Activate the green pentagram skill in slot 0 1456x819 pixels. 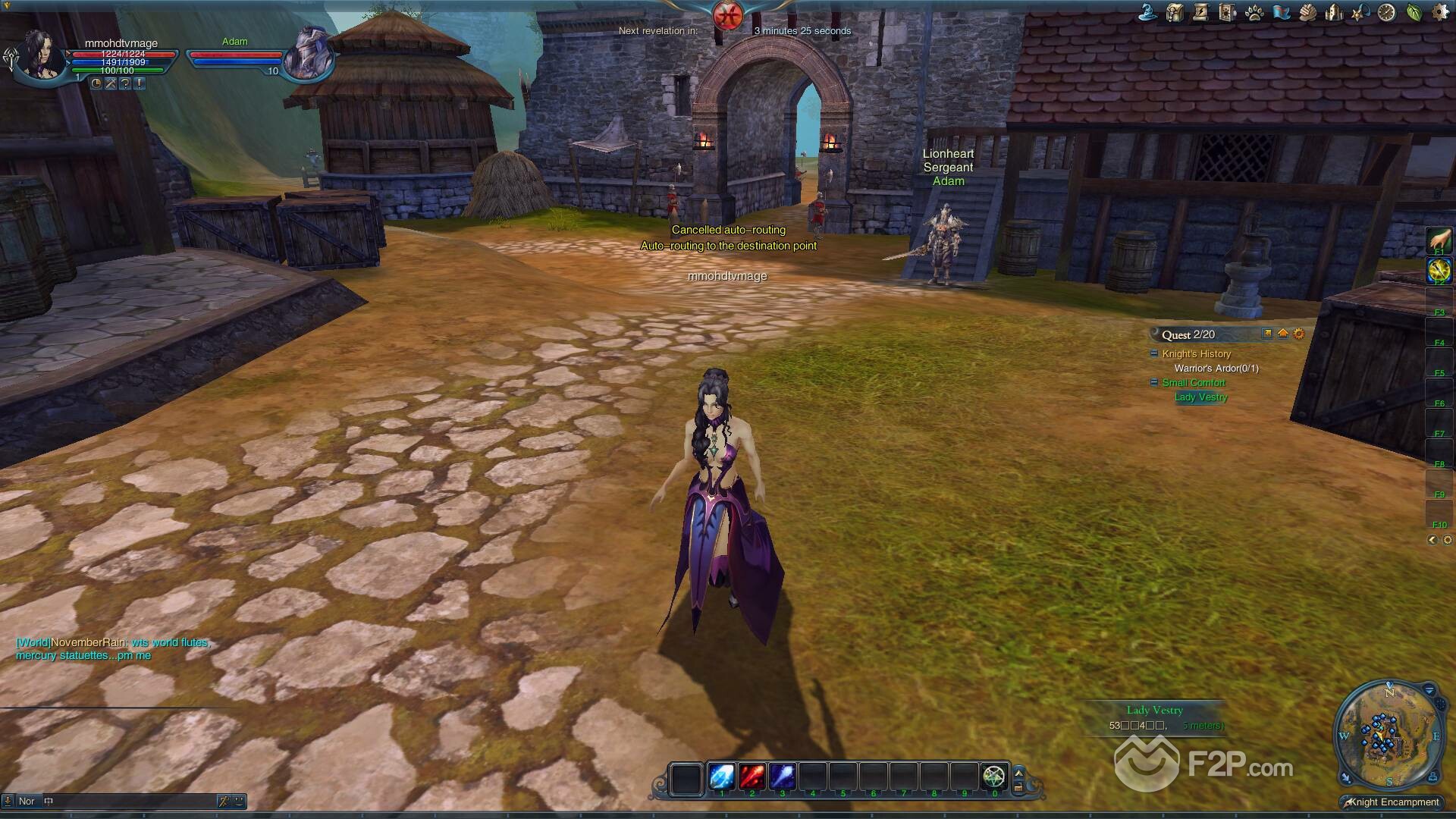(x=993, y=777)
